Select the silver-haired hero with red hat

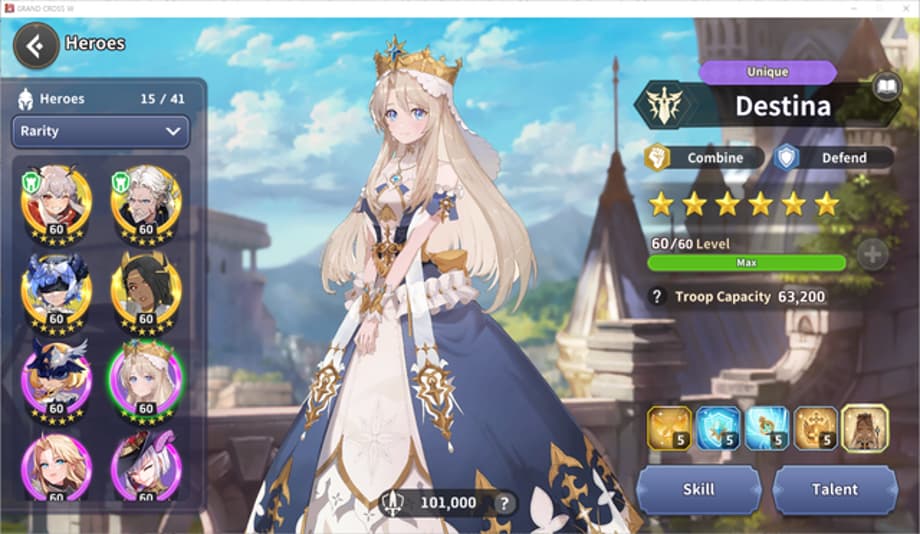146,466
